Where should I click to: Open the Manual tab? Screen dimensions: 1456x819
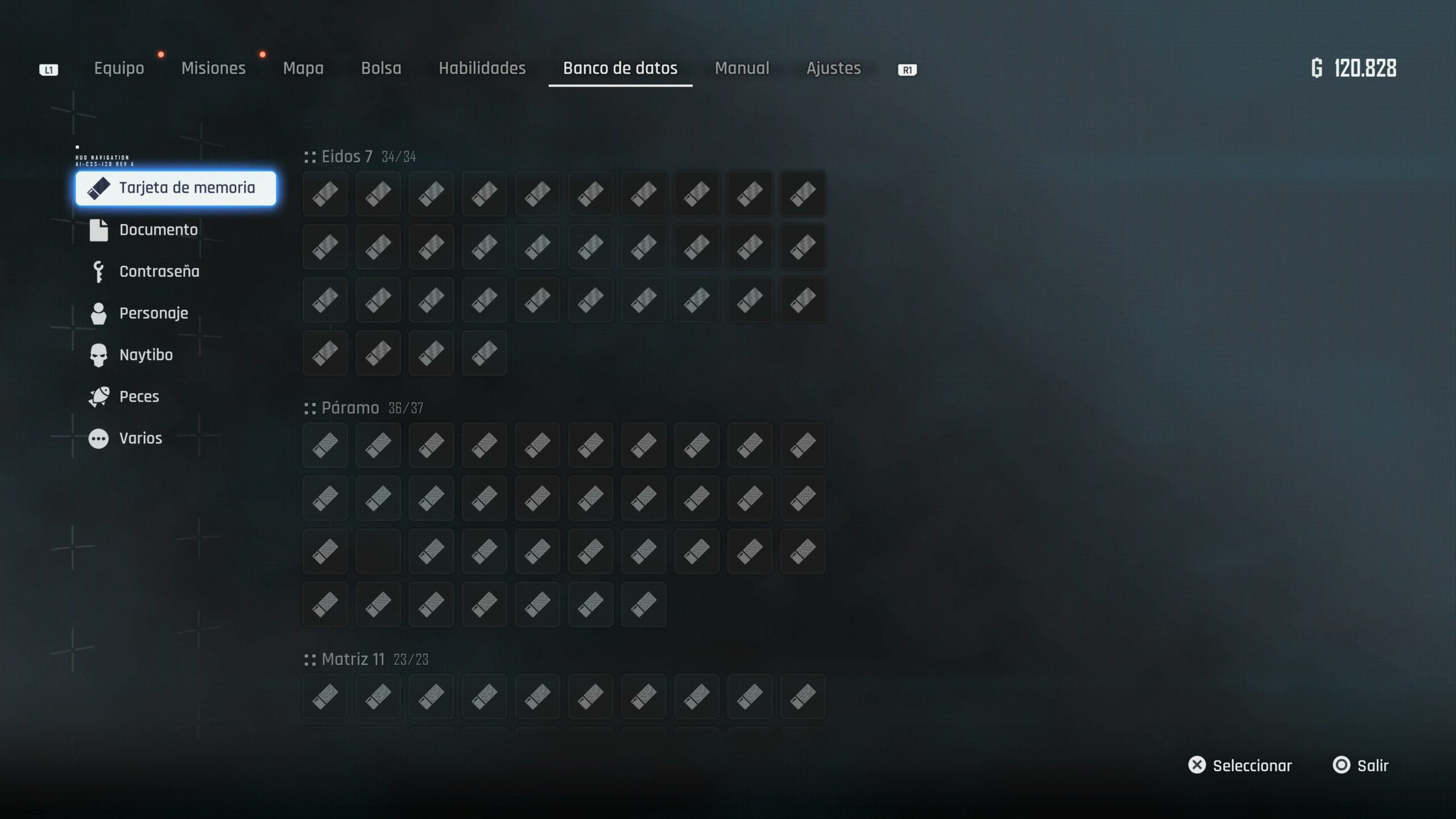(742, 68)
